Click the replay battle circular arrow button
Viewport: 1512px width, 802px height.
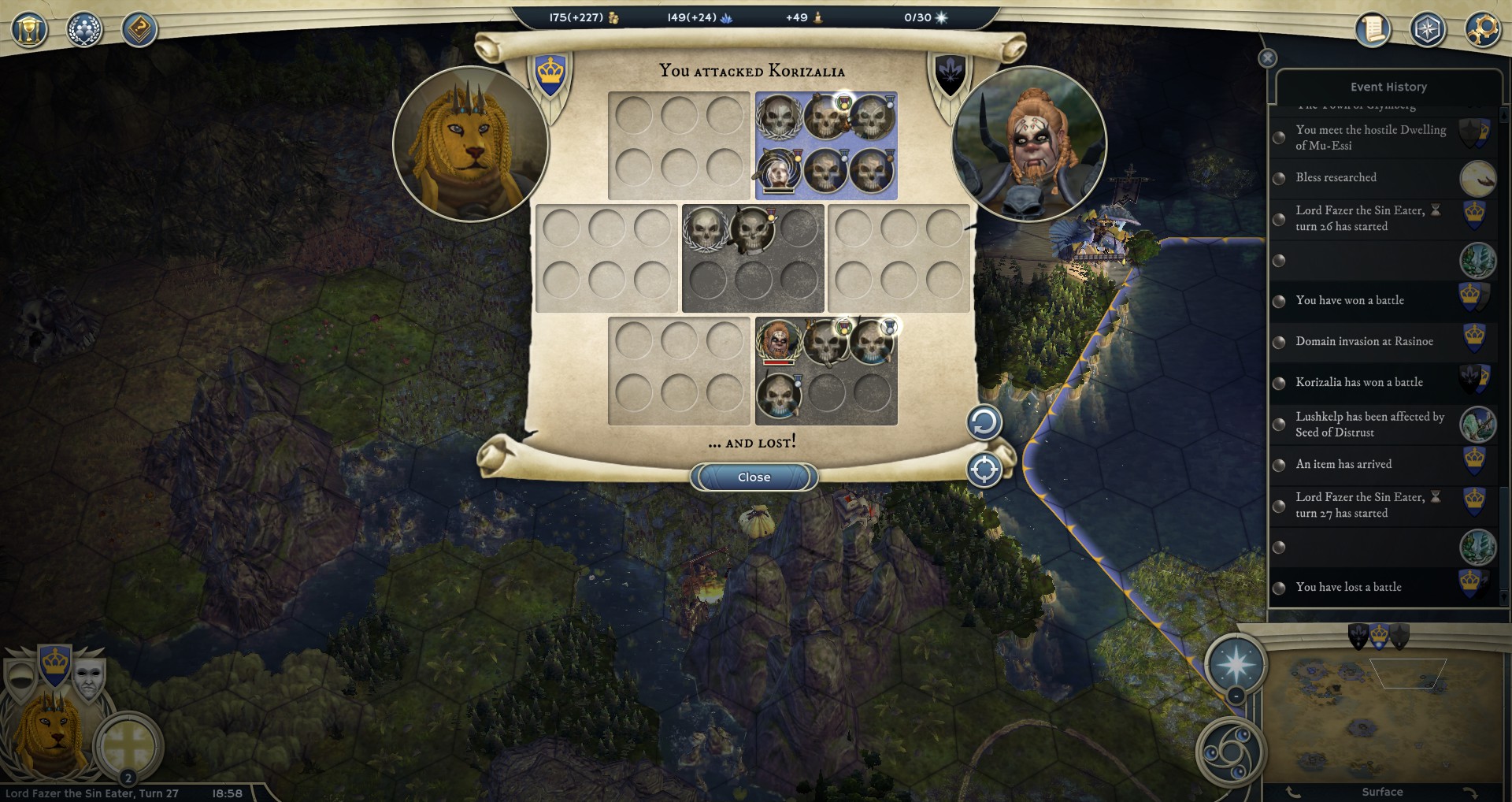pyautogui.click(x=984, y=423)
